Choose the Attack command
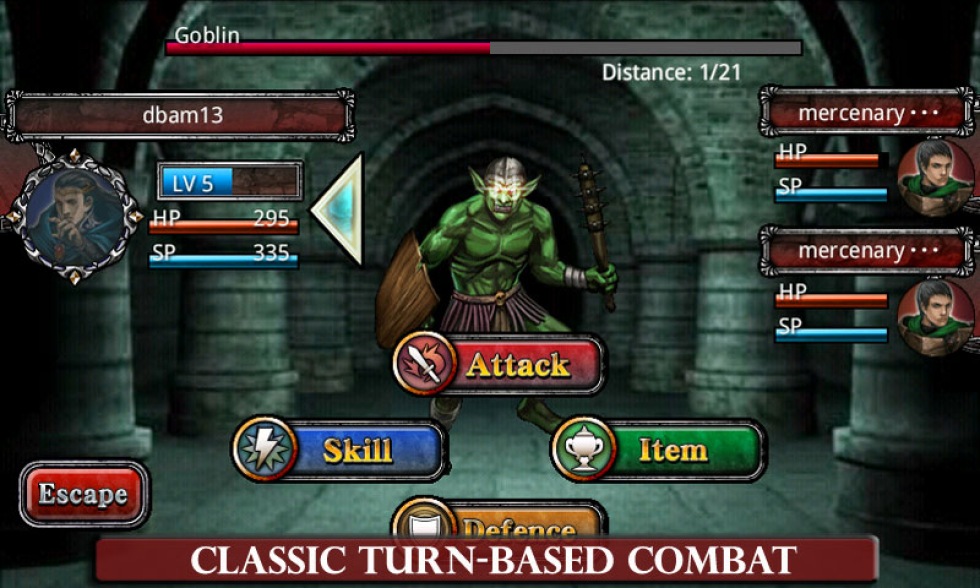Viewport: 980px width, 588px height. pyautogui.click(x=500, y=365)
